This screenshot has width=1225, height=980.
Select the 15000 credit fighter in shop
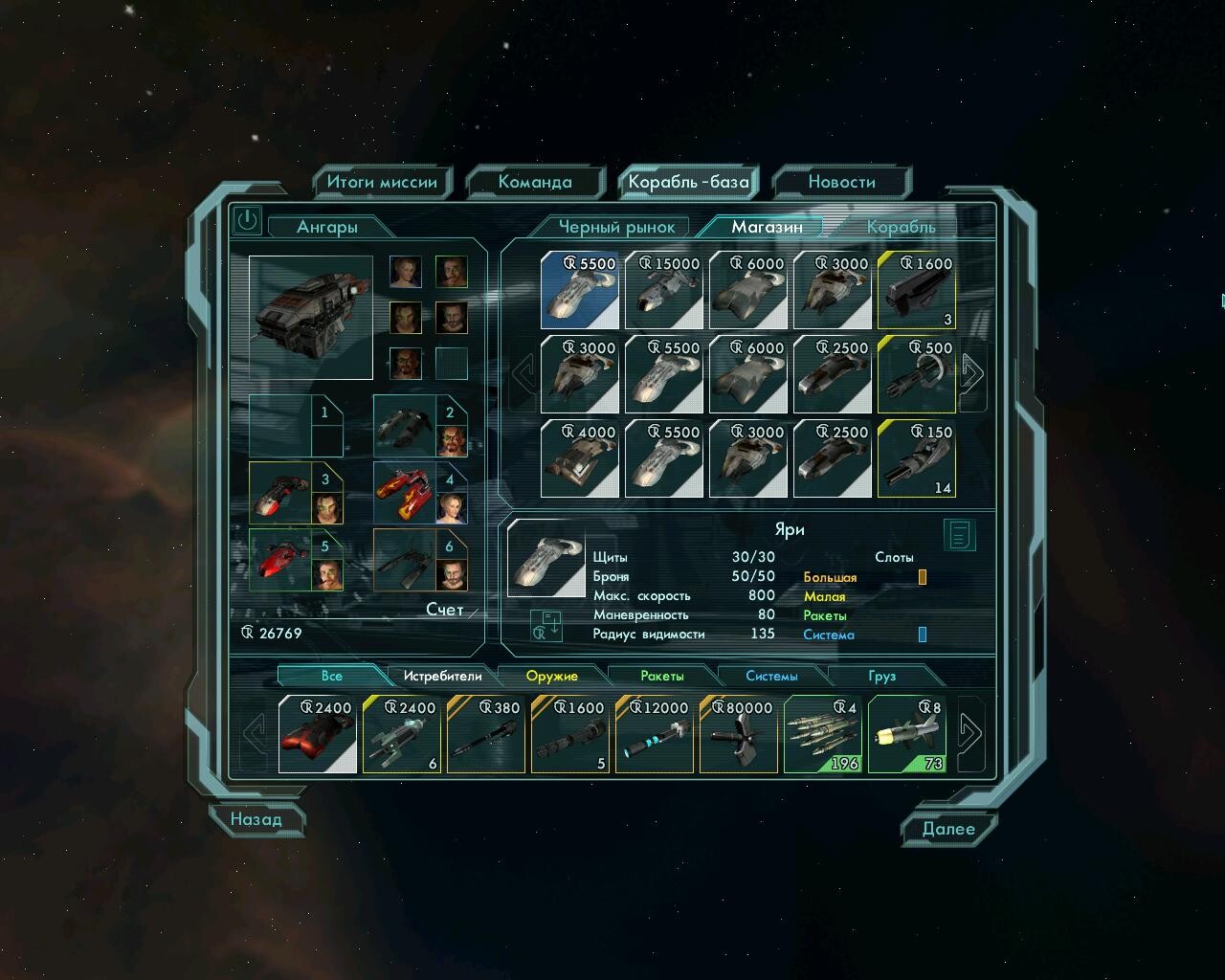click(664, 291)
